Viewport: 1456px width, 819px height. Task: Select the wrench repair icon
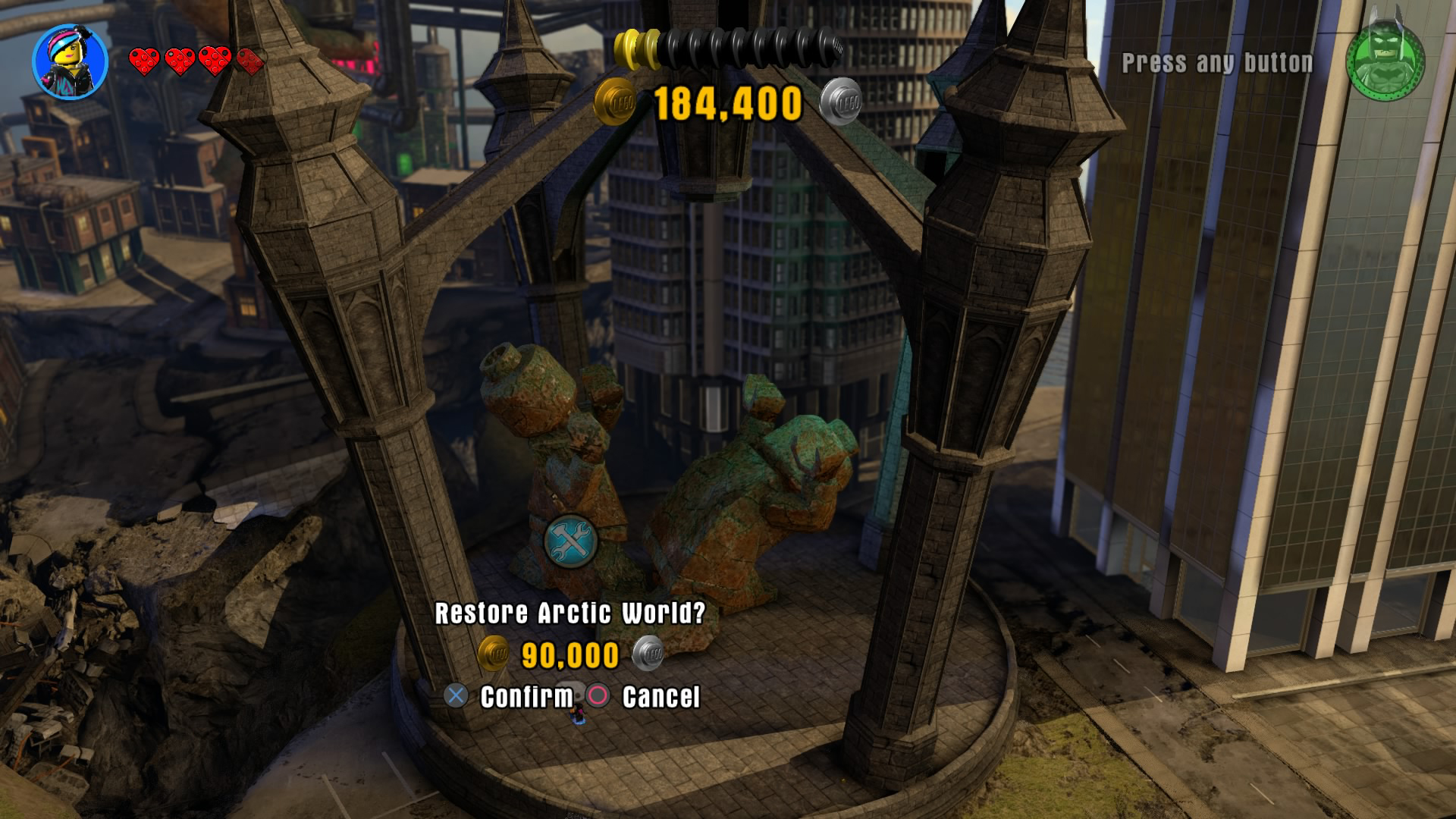tap(571, 541)
